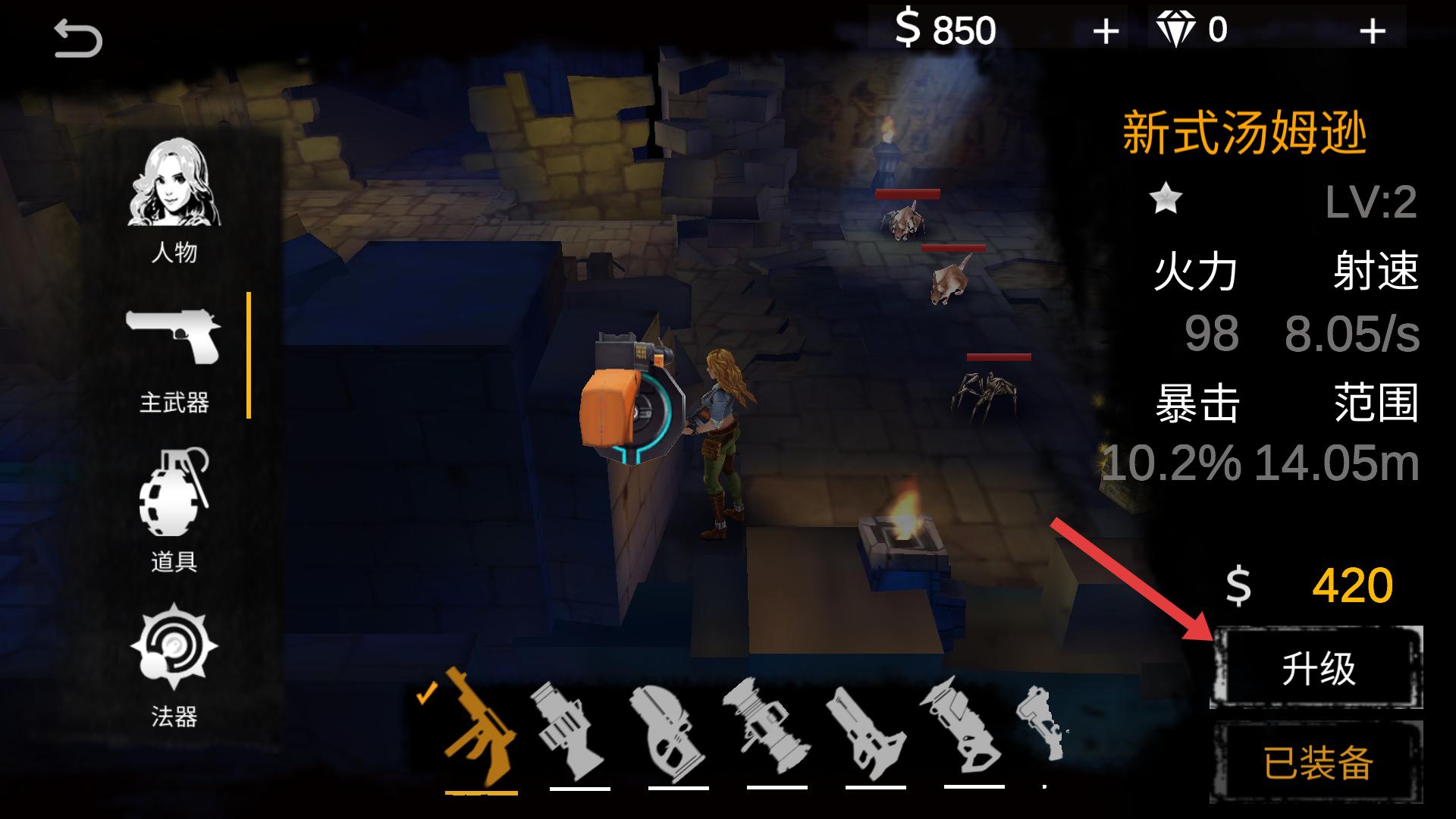Click the 升级 upgrade button
The width and height of the screenshot is (1456, 819).
coord(1317,669)
